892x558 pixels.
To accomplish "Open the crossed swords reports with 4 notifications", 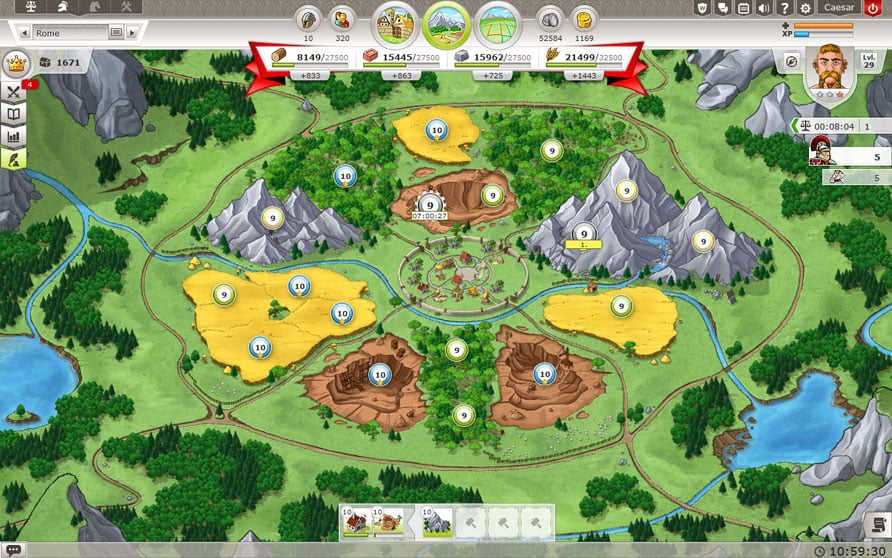I will pyautogui.click(x=14, y=91).
